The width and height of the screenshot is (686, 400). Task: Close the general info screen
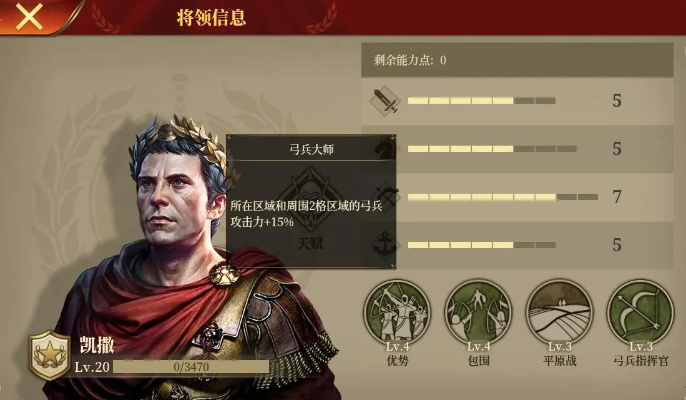[x=31, y=16]
